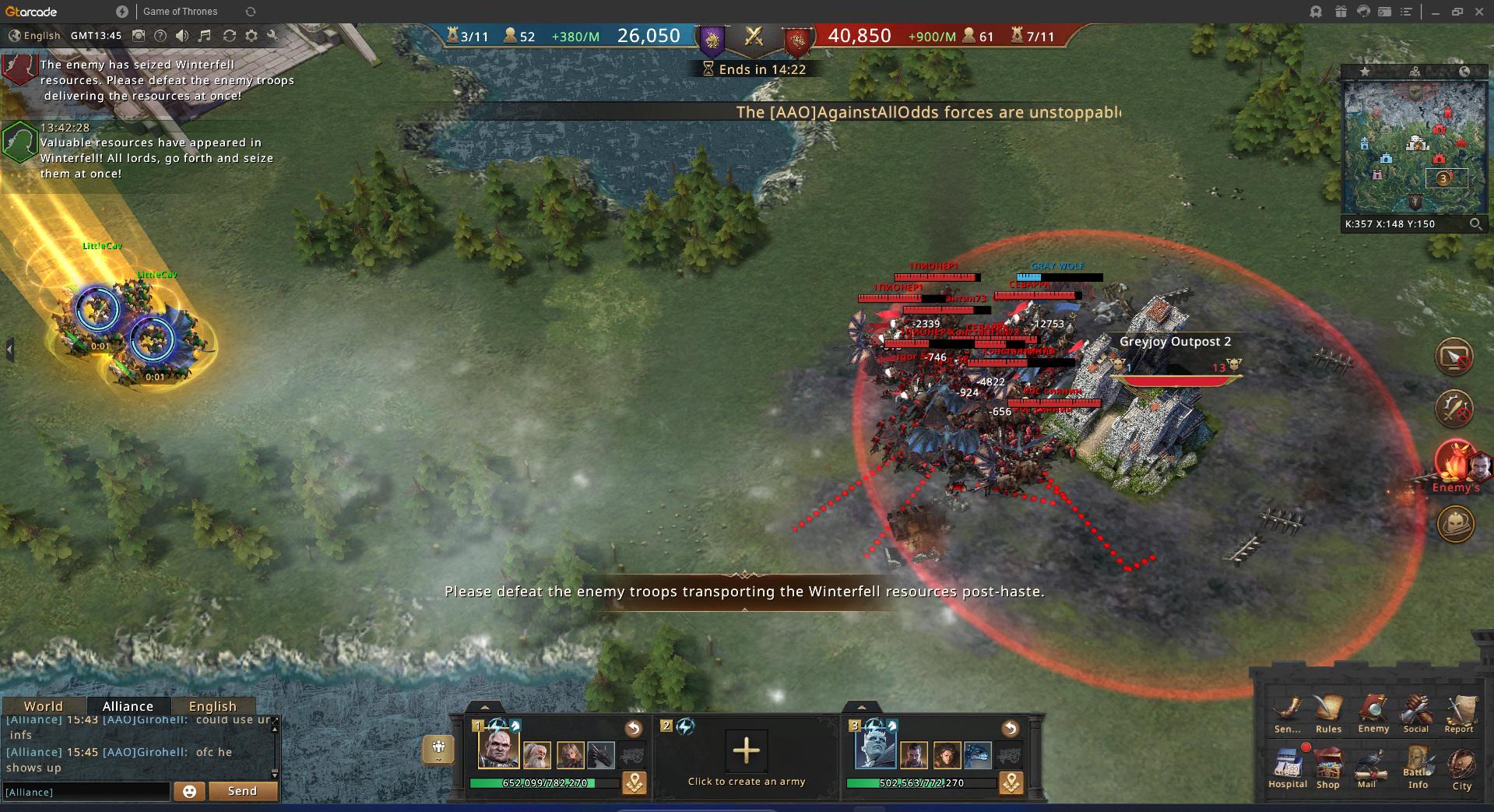1494x812 pixels.
Task: Open the Hospital menu
Action: [1287, 766]
